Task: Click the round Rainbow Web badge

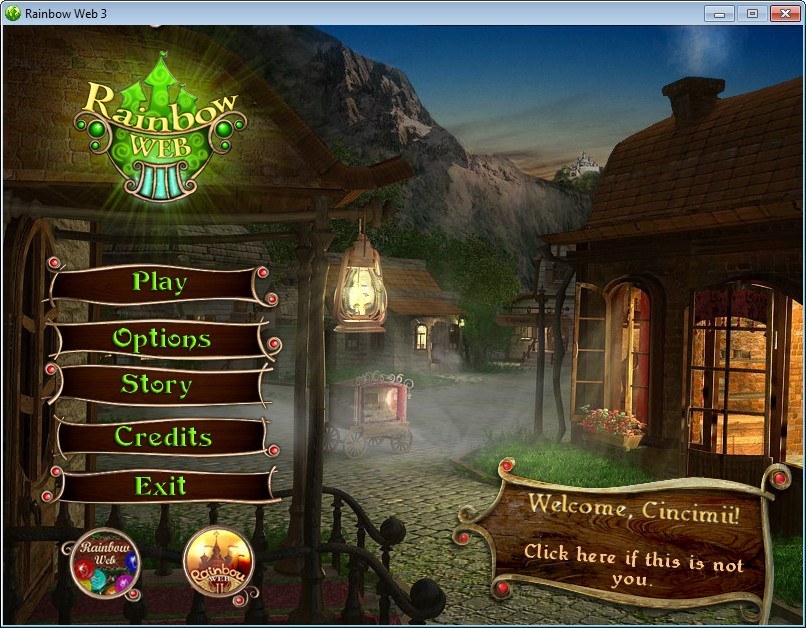Action: click(105, 563)
